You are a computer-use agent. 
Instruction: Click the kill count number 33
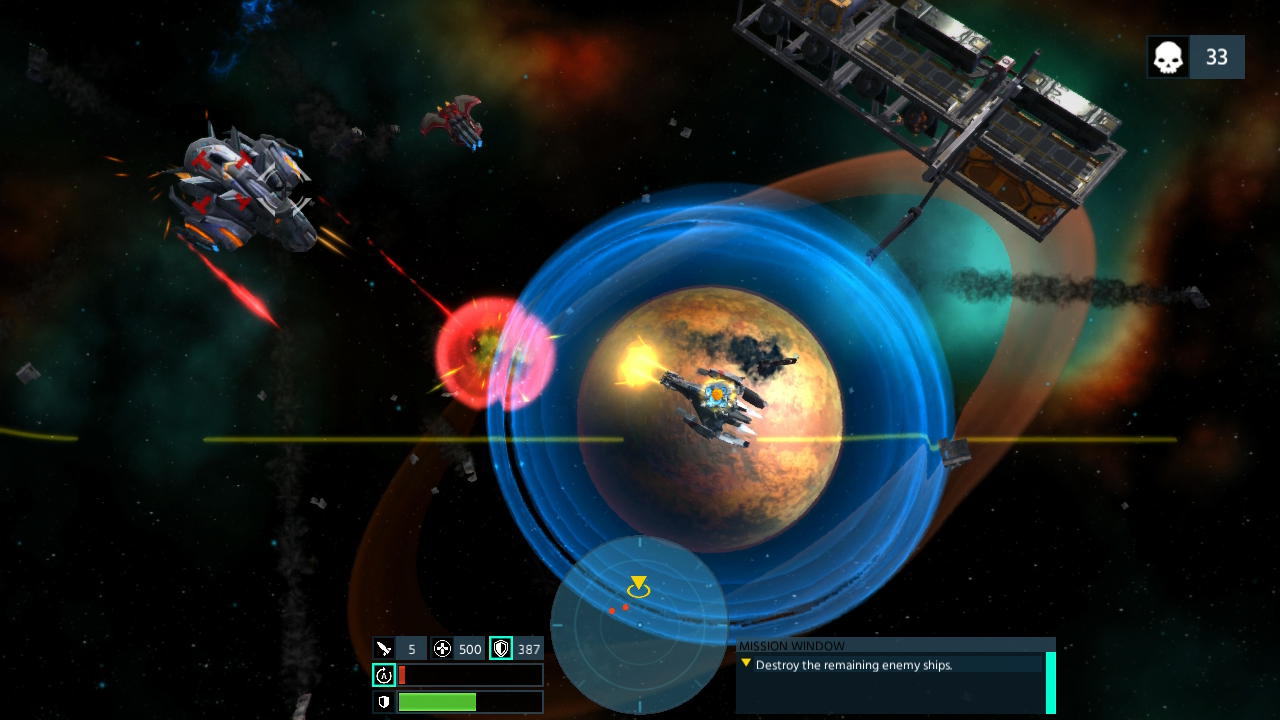click(x=1217, y=57)
